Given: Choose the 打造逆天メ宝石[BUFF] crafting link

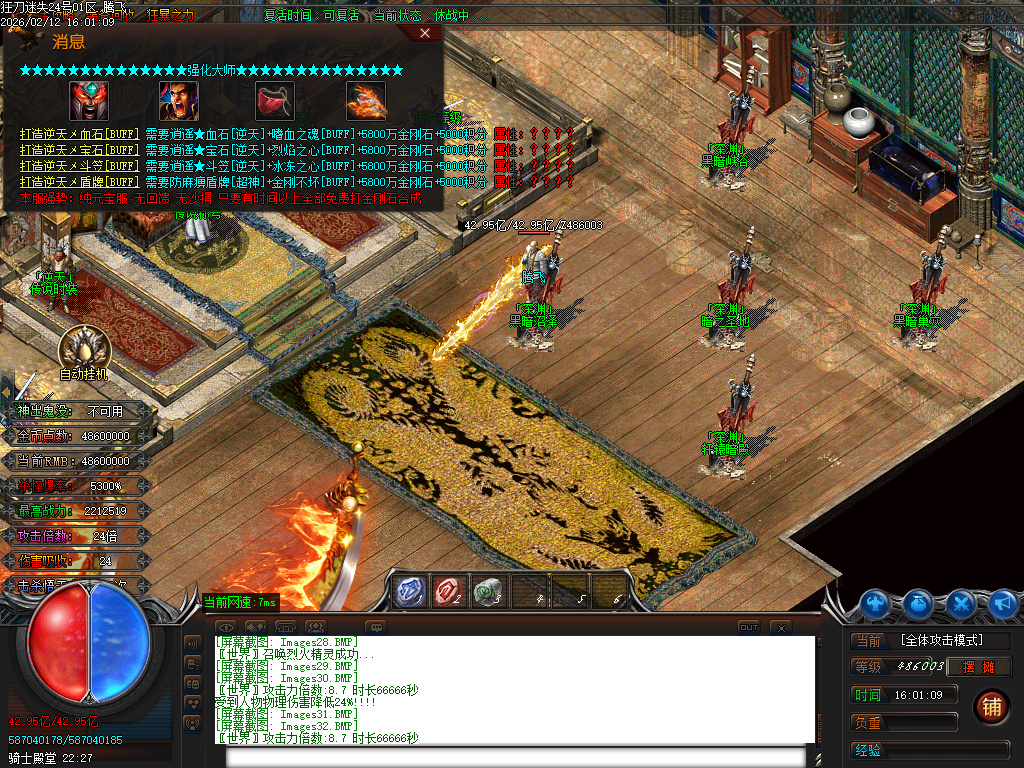Looking at the screenshot, I should coord(79,149).
